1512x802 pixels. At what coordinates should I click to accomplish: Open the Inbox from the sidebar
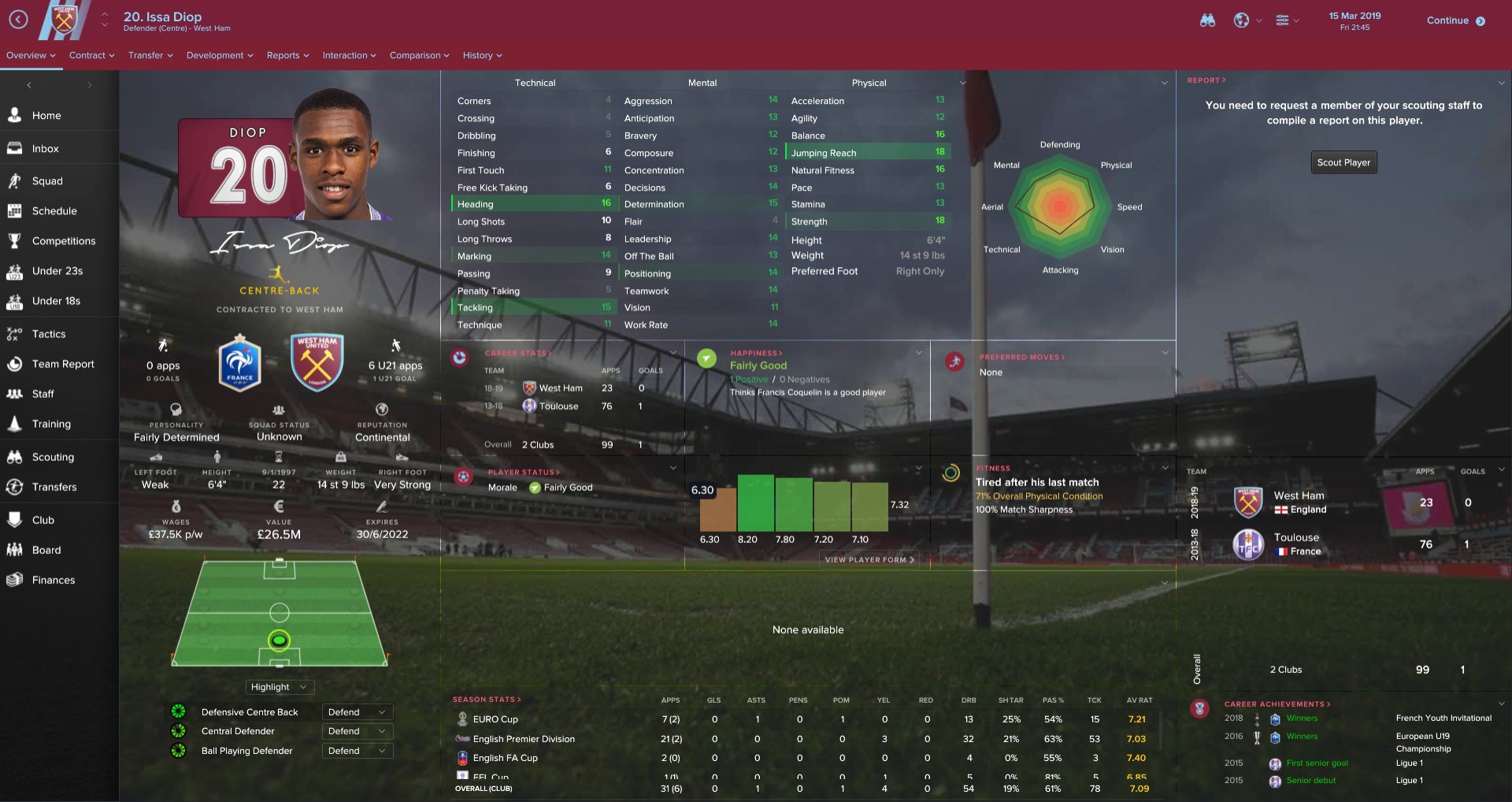(x=46, y=148)
